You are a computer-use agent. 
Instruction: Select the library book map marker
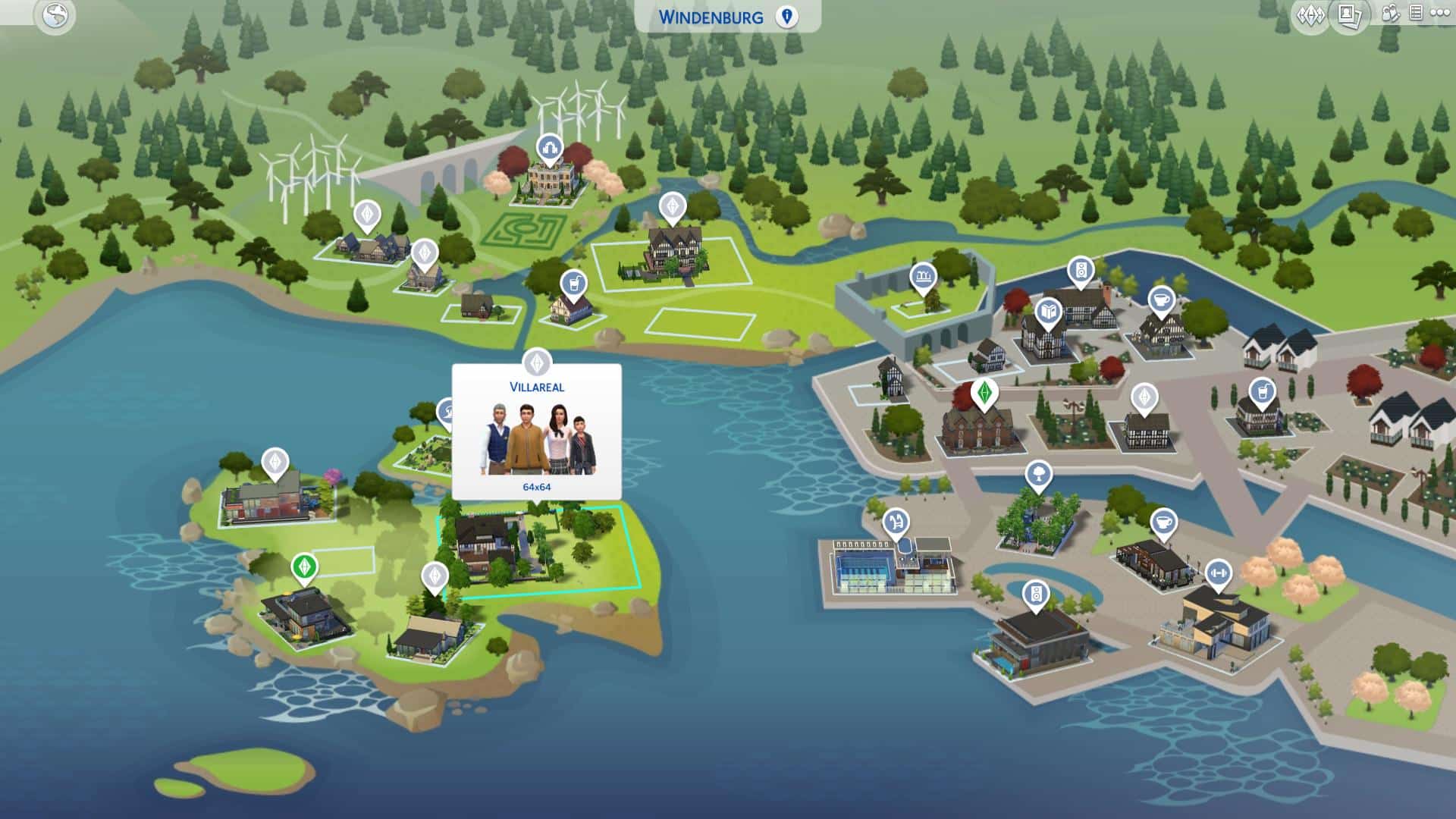click(x=1049, y=312)
